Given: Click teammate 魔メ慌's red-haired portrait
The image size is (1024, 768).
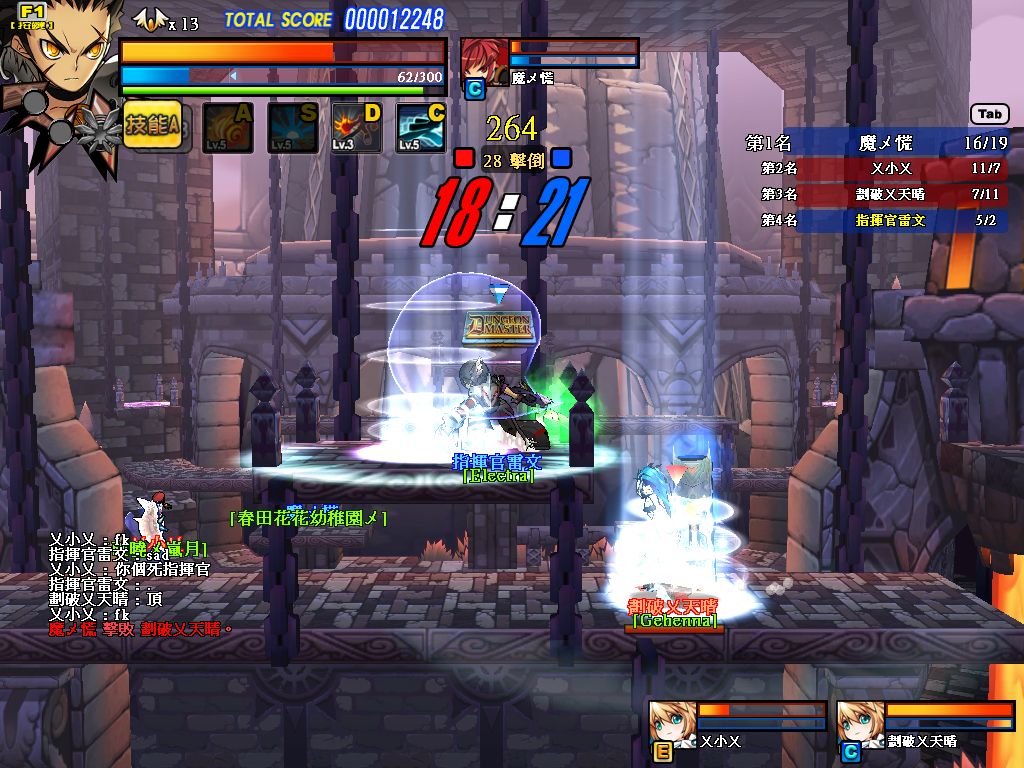Looking at the screenshot, I should 483,58.
